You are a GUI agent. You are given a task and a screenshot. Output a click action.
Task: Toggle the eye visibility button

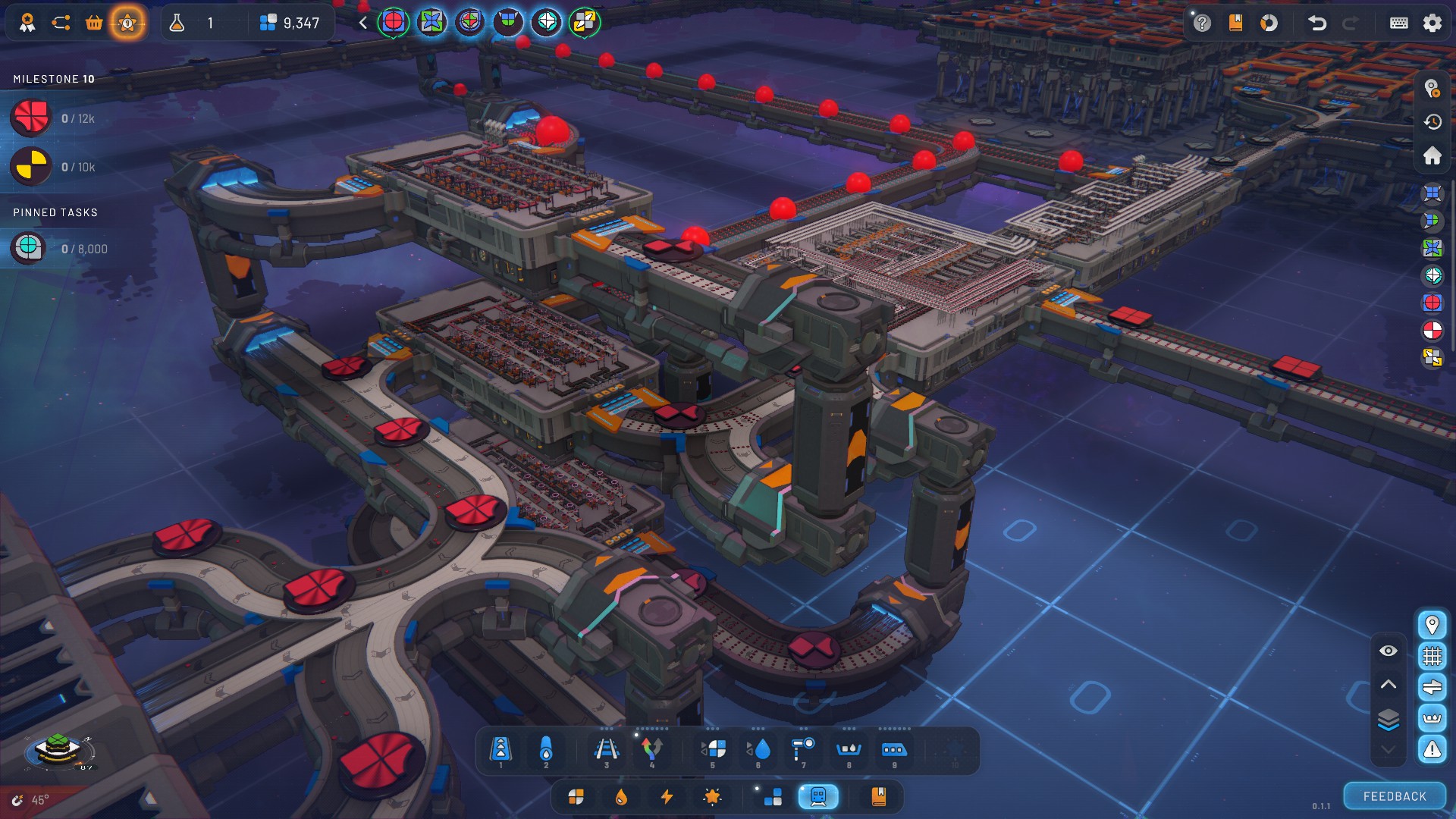click(1388, 651)
